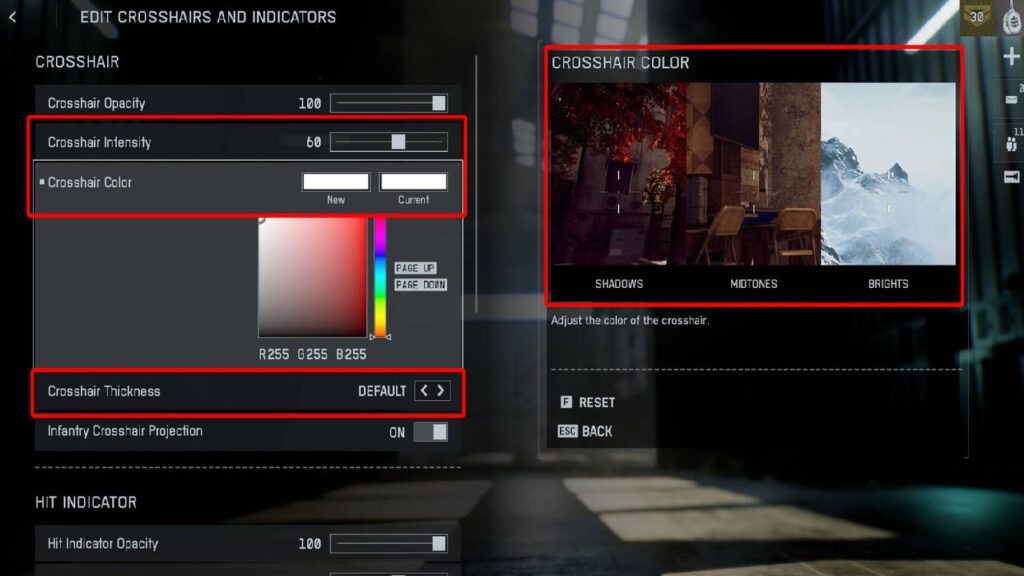Select the Brights preview thumbnail

click(x=888, y=174)
